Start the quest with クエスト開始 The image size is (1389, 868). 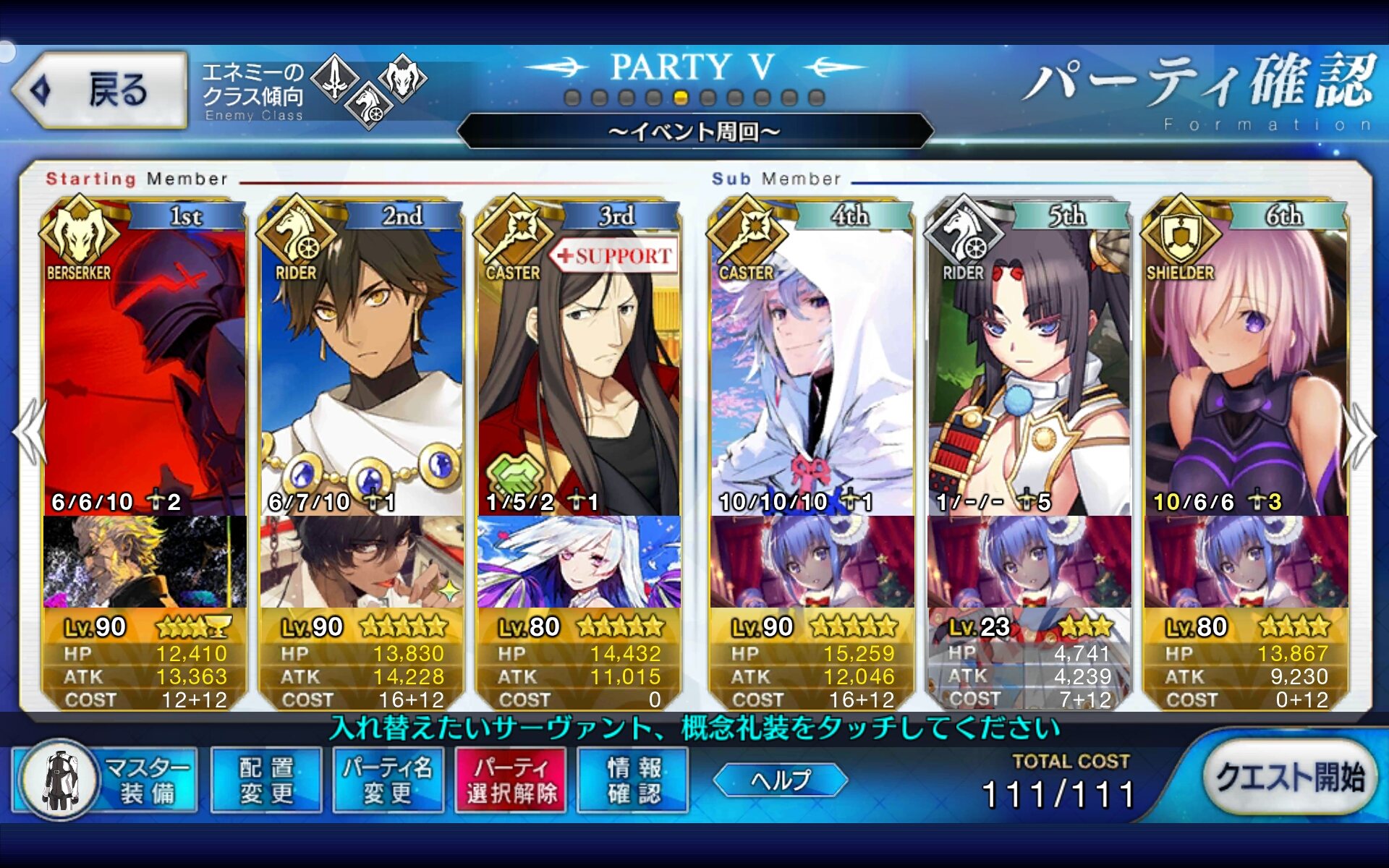click(x=1289, y=778)
